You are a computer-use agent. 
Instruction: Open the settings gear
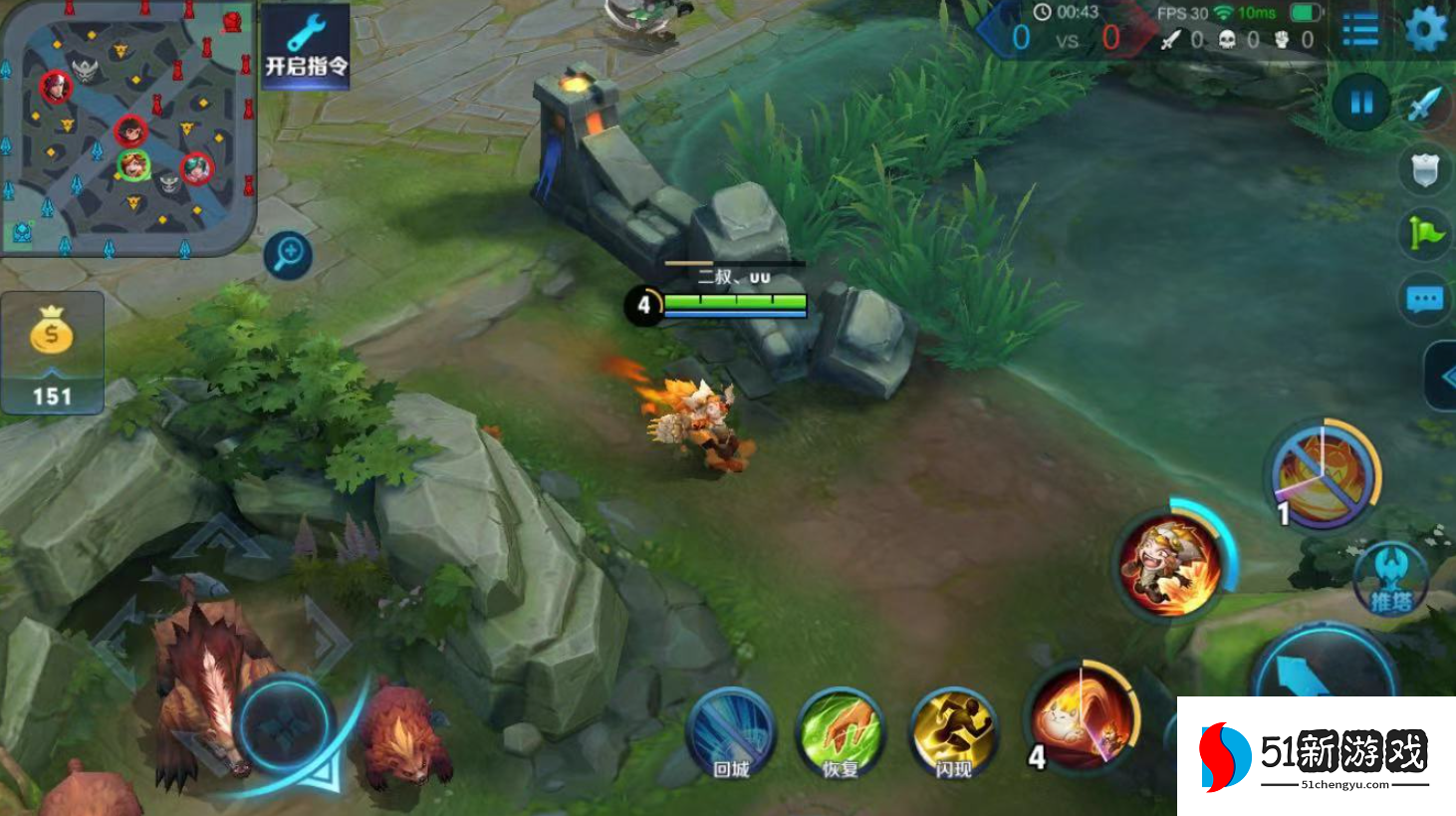click(1425, 29)
